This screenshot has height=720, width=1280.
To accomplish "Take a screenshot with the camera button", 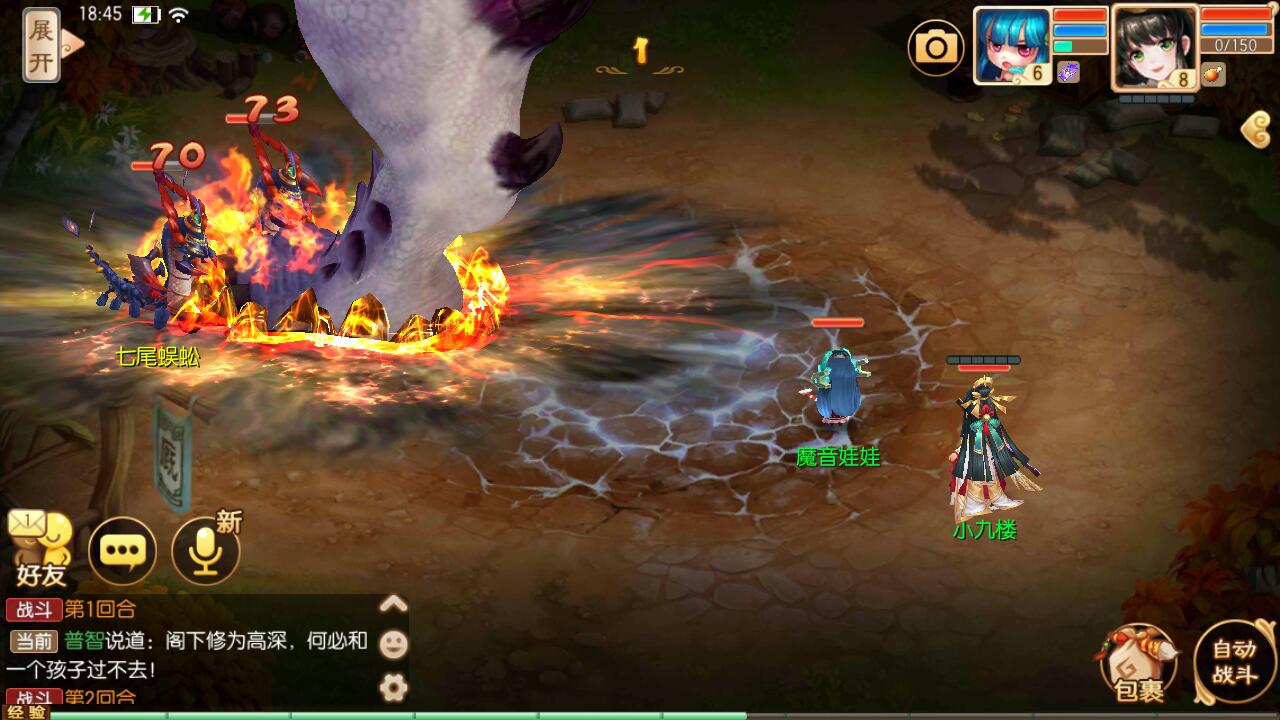I will (936, 46).
